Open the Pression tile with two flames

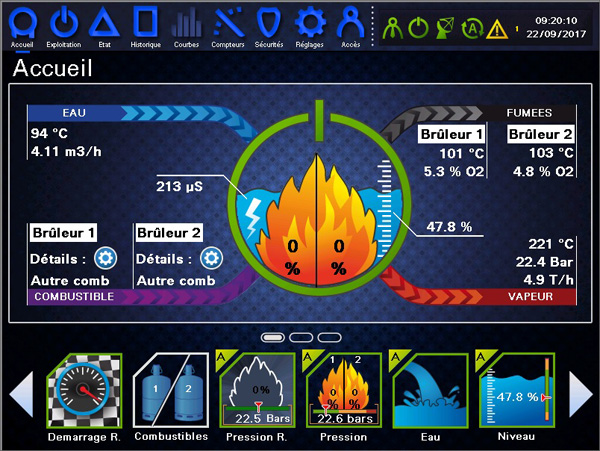pos(342,391)
